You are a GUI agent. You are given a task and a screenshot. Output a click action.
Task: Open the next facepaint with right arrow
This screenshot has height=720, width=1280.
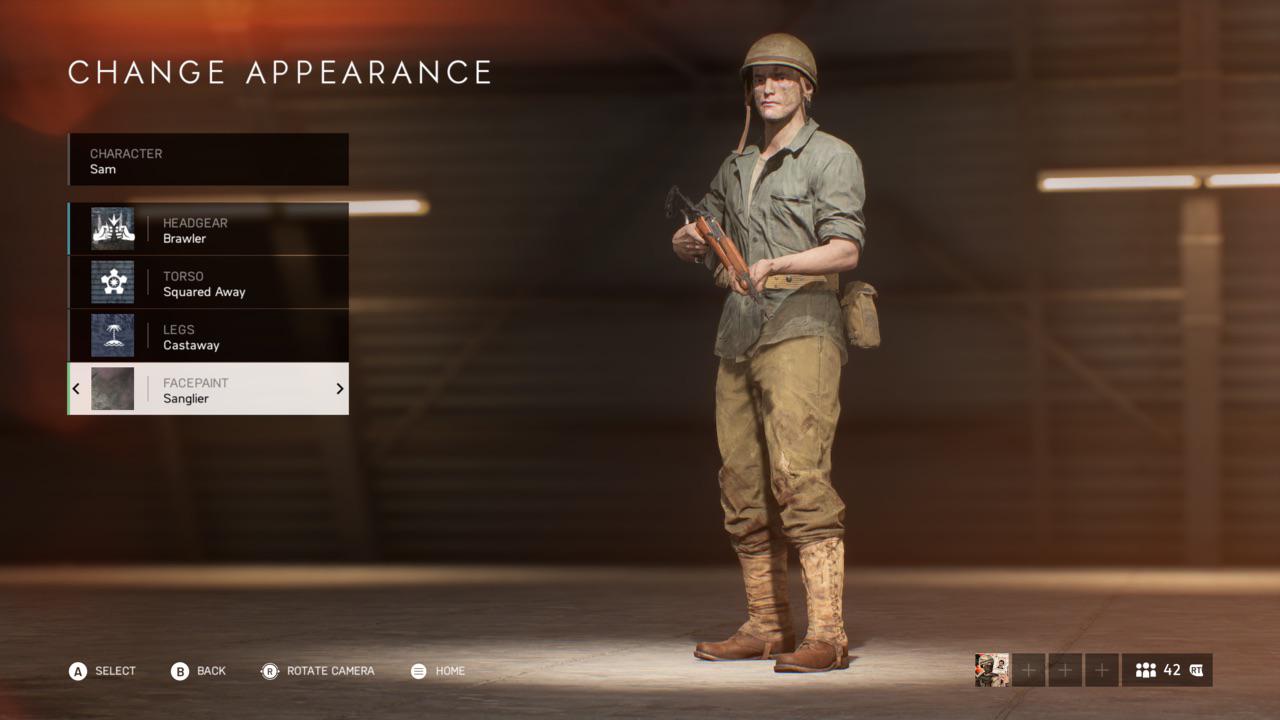340,389
